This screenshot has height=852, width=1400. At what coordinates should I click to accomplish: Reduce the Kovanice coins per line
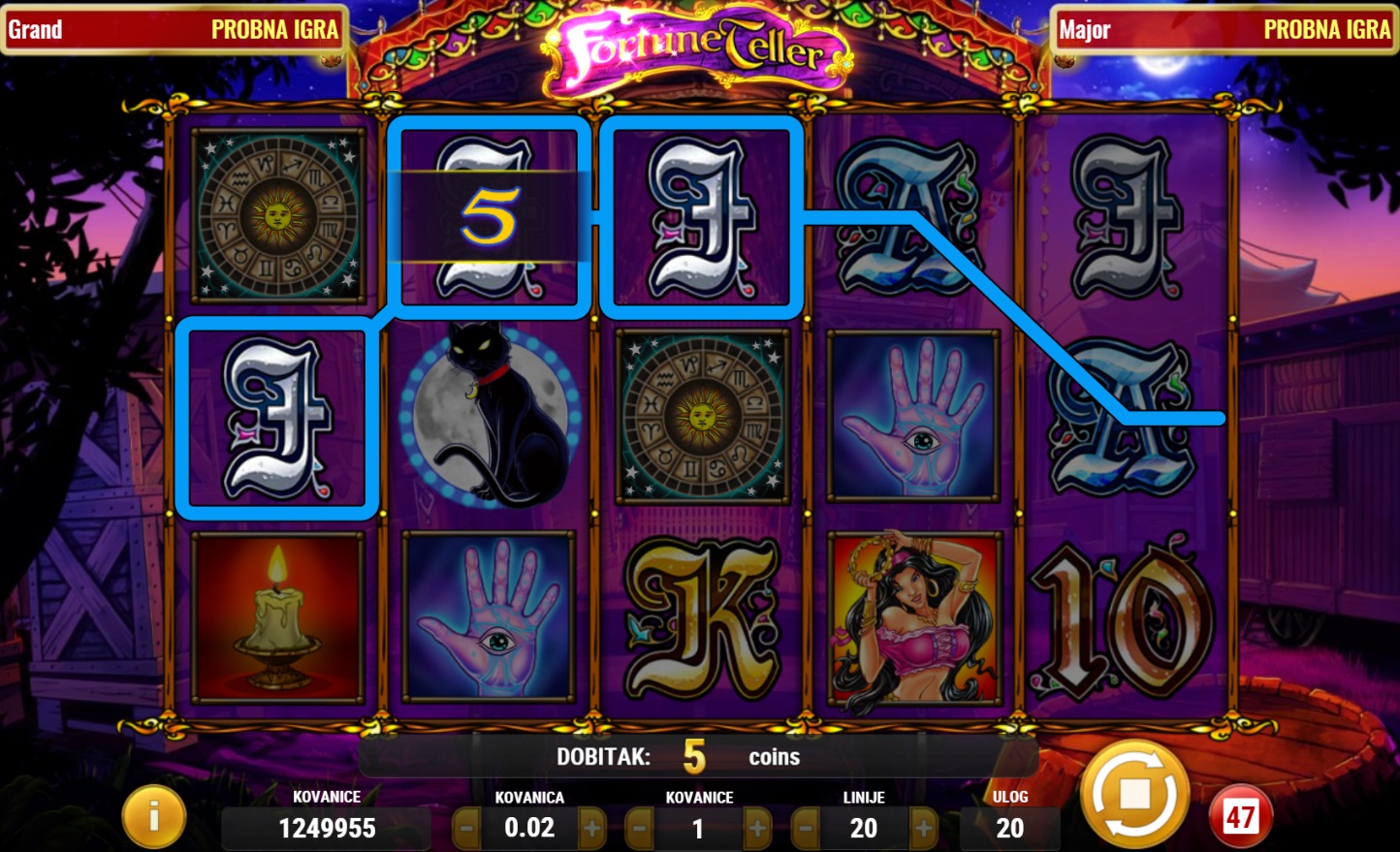click(x=639, y=829)
